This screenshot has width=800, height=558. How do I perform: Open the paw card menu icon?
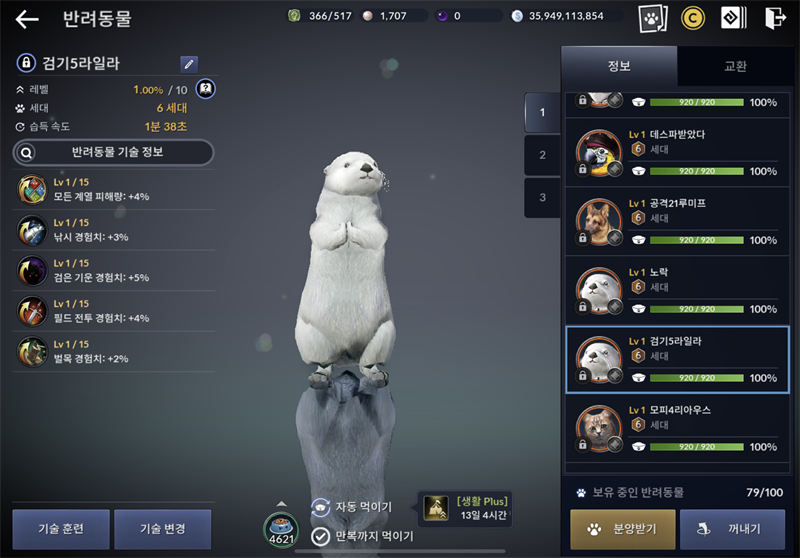[x=653, y=18]
